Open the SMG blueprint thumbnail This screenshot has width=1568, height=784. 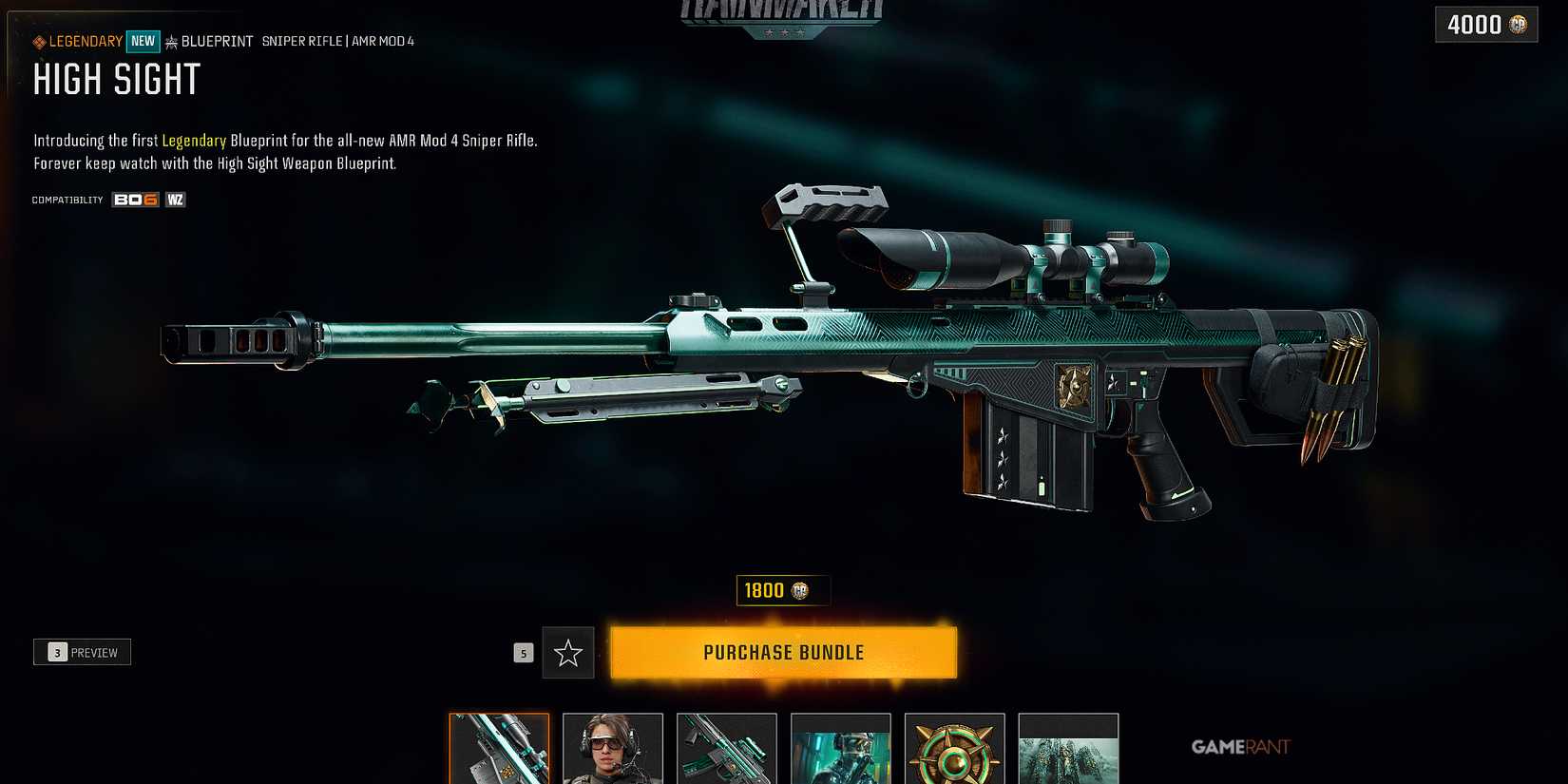[x=726, y=751]
